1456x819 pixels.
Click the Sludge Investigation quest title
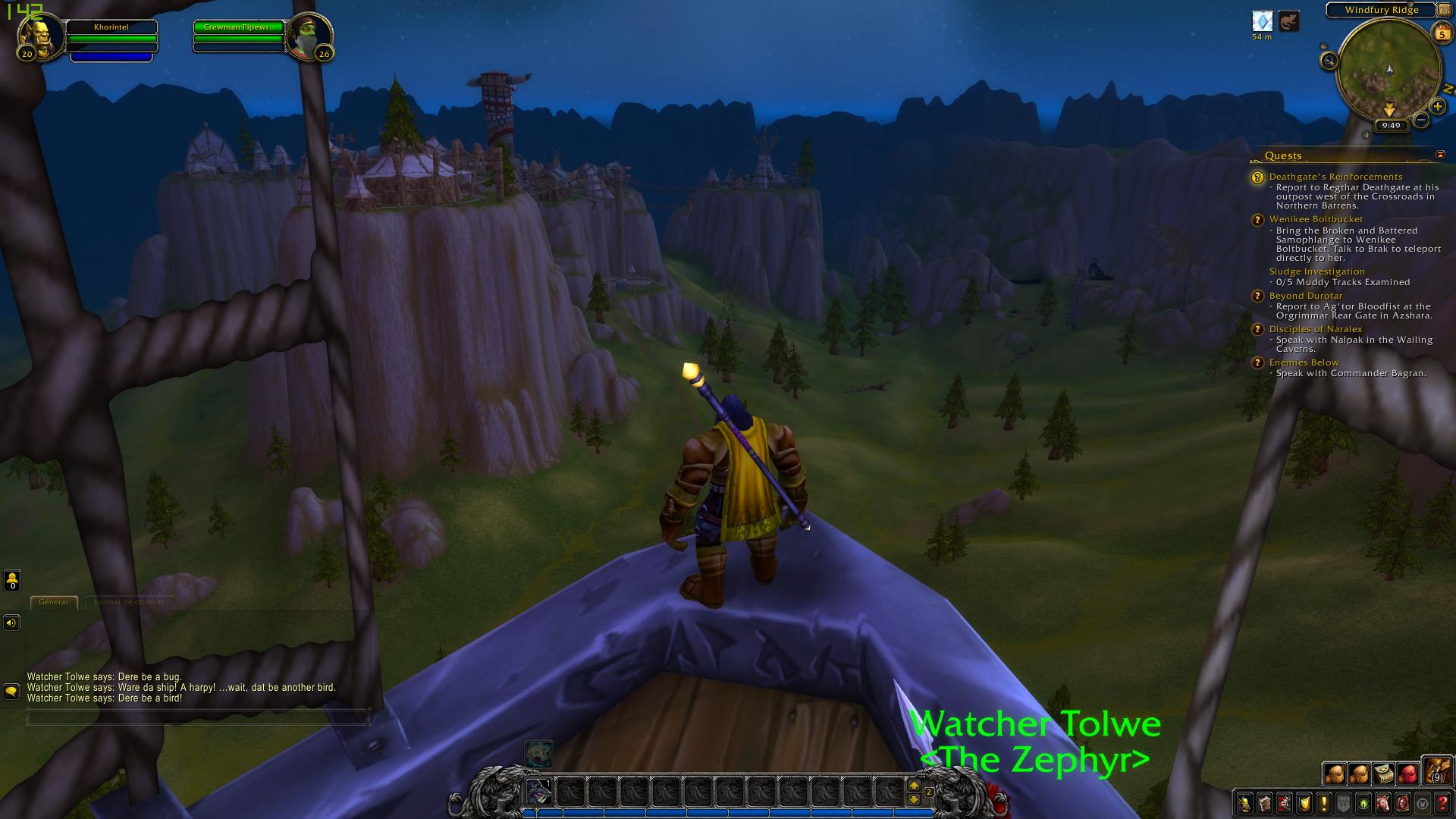[1316, 271]
